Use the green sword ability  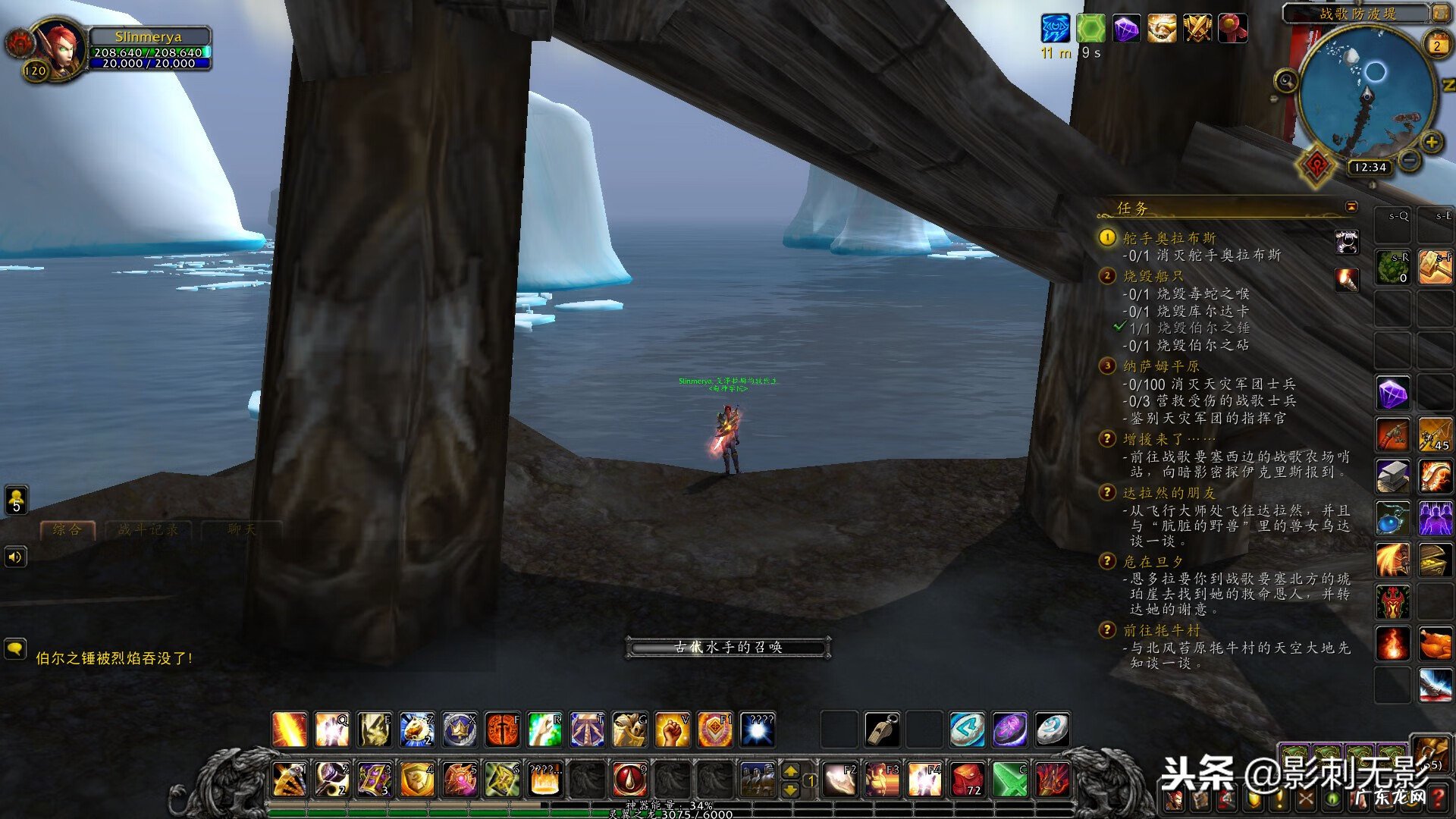[1009, 779]
